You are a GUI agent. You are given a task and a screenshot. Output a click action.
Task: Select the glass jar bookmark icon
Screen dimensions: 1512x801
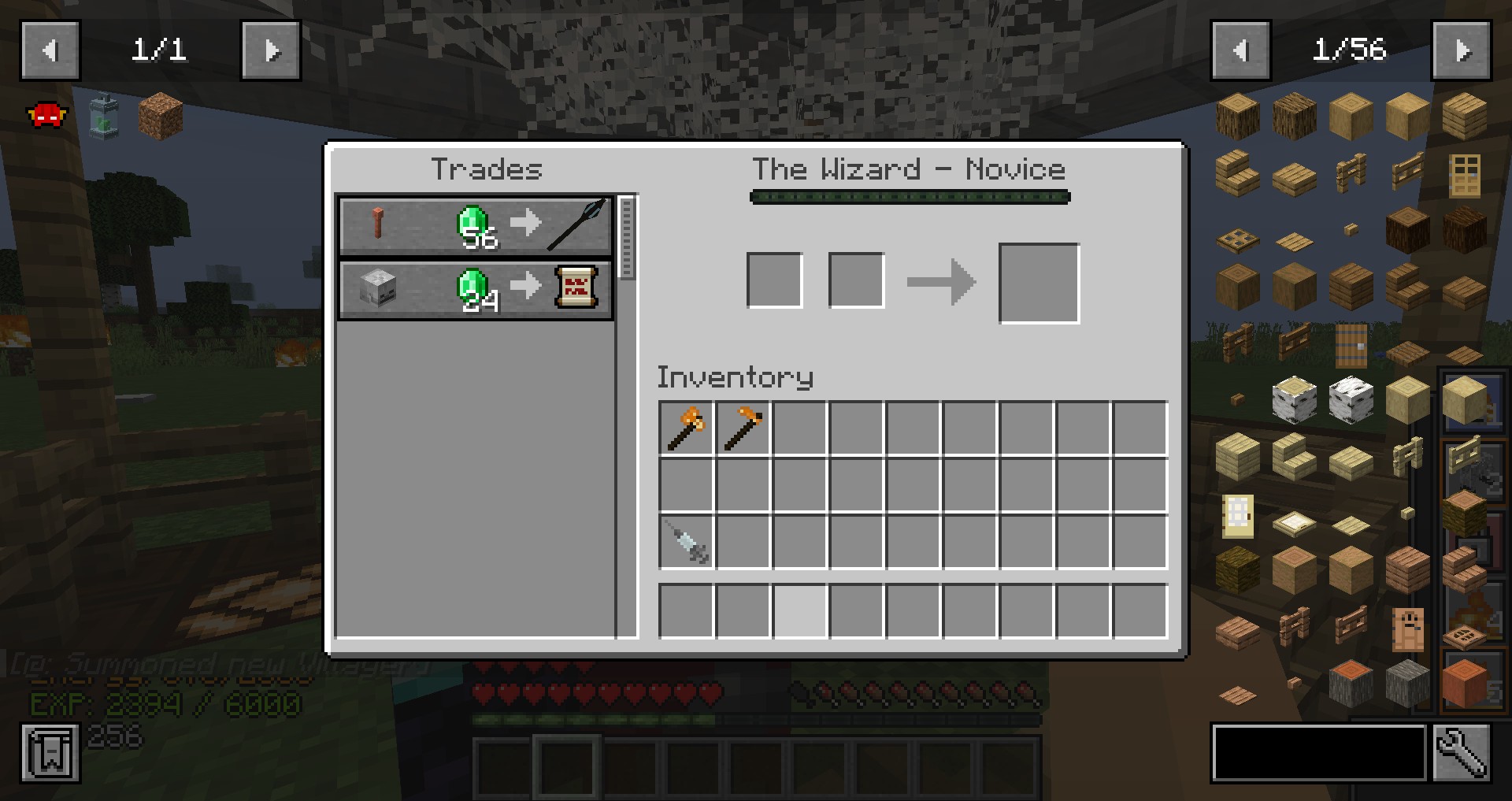tap(104, 117)
